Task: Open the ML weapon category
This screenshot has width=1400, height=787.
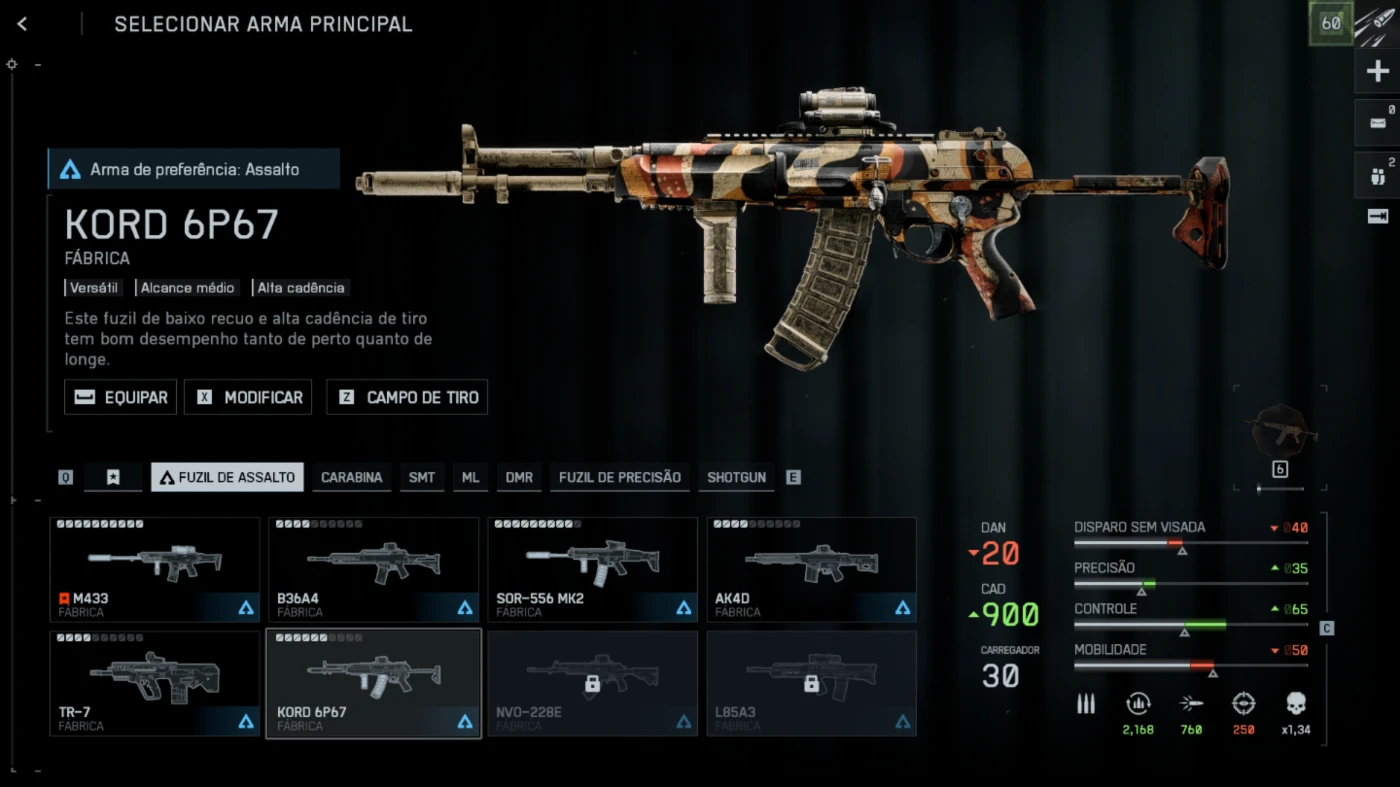Action: pos(470,477)
